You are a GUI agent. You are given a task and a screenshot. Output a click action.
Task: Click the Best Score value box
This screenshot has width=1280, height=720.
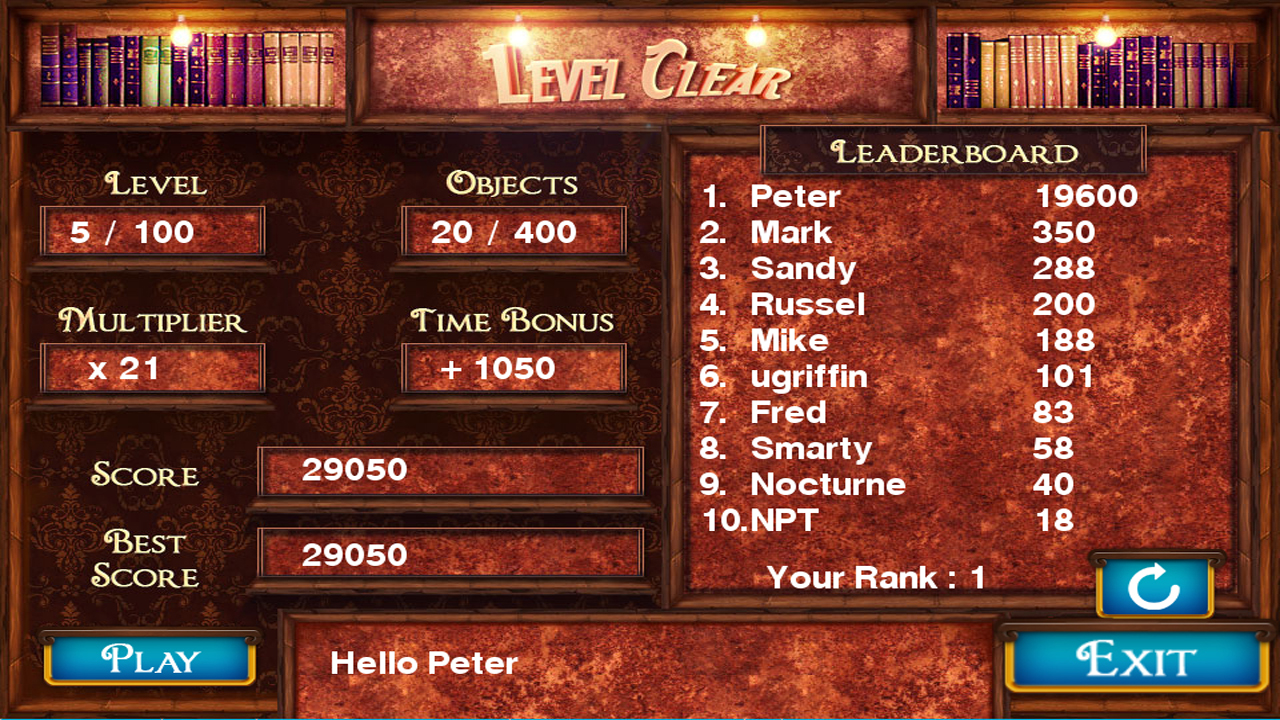450,554
